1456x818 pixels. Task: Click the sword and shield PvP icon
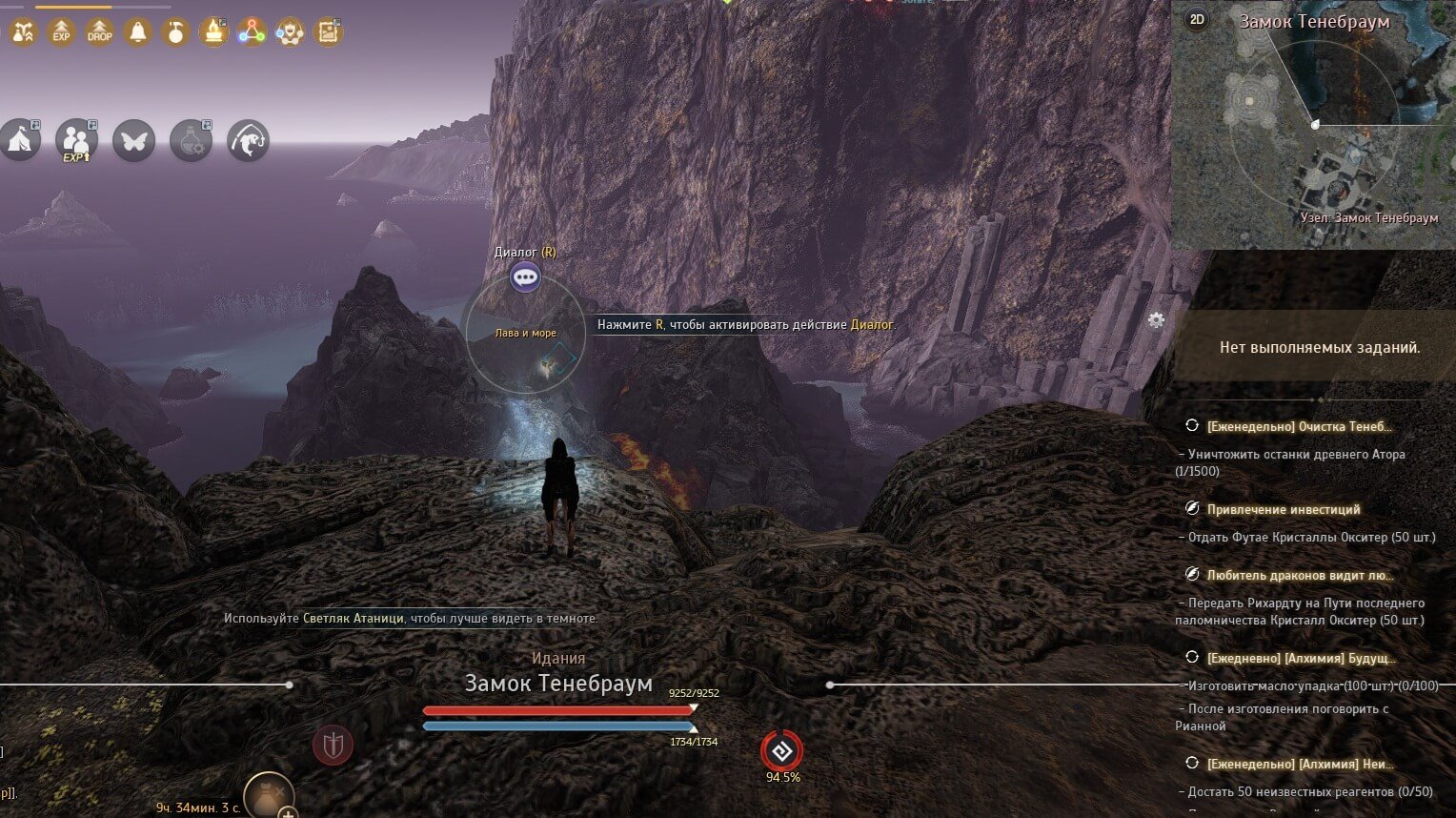pos(333,745)
